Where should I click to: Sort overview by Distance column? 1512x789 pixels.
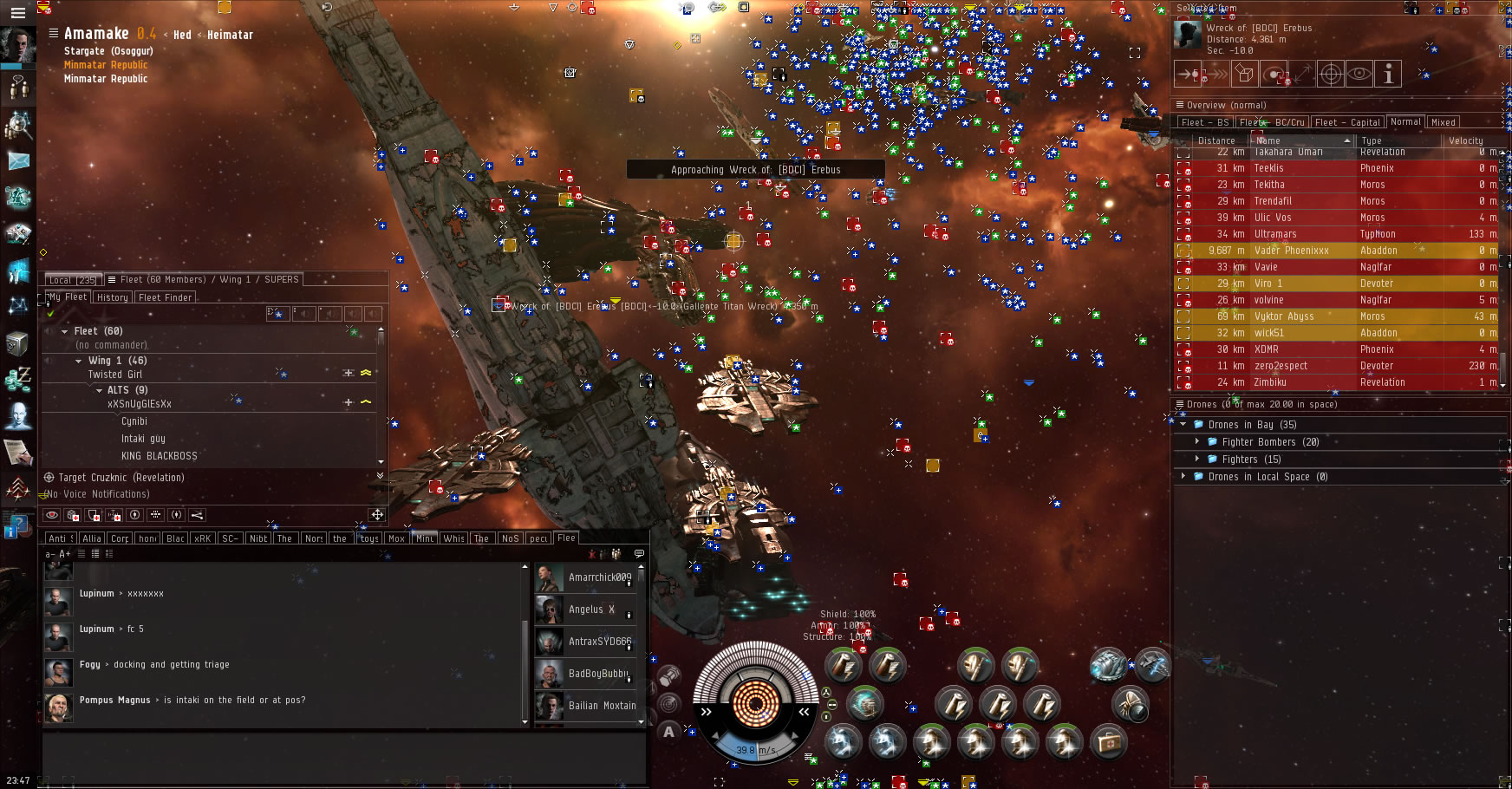[1215, 140]
